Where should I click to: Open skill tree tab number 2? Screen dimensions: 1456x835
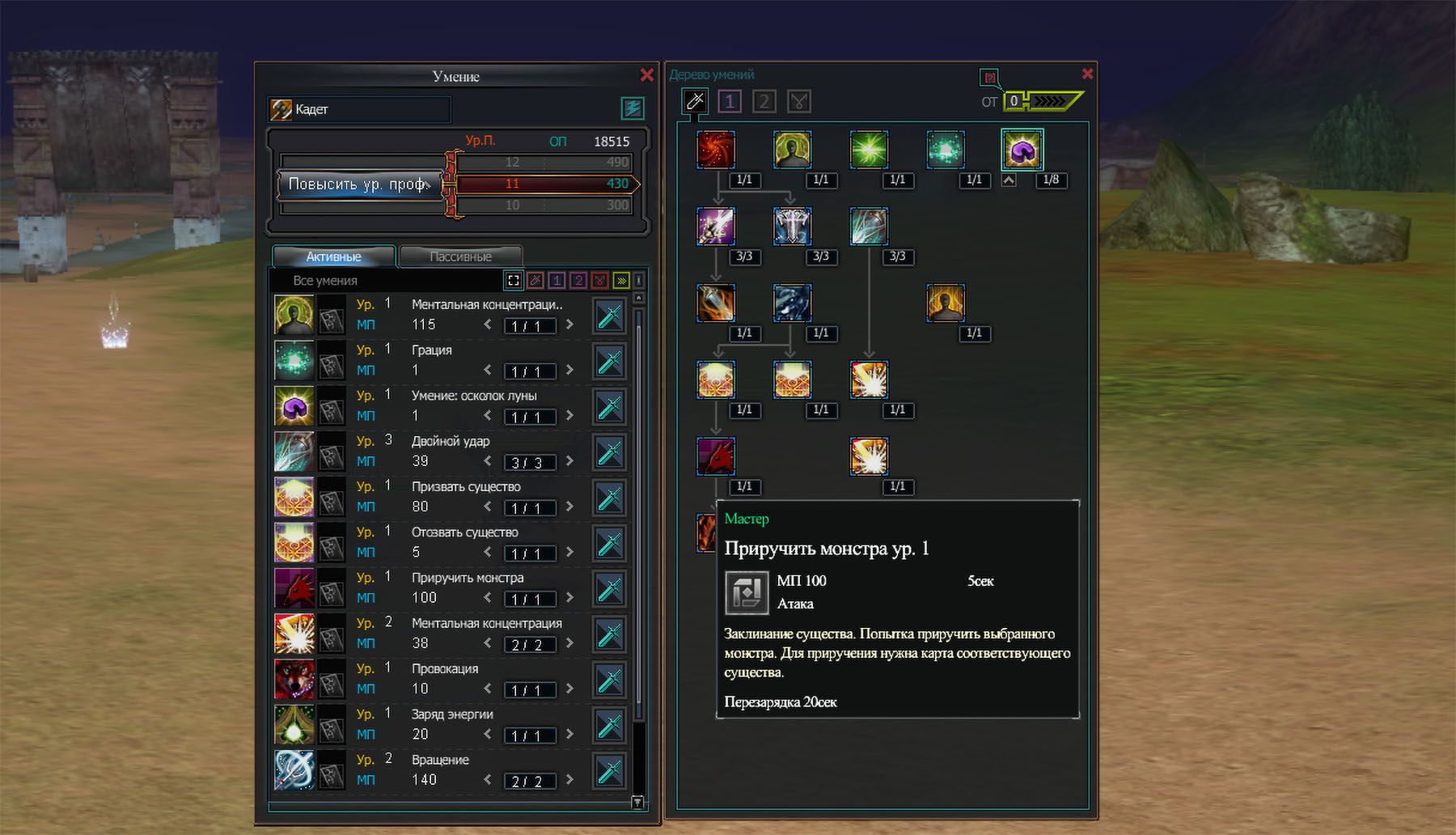(x=764, y=101)
